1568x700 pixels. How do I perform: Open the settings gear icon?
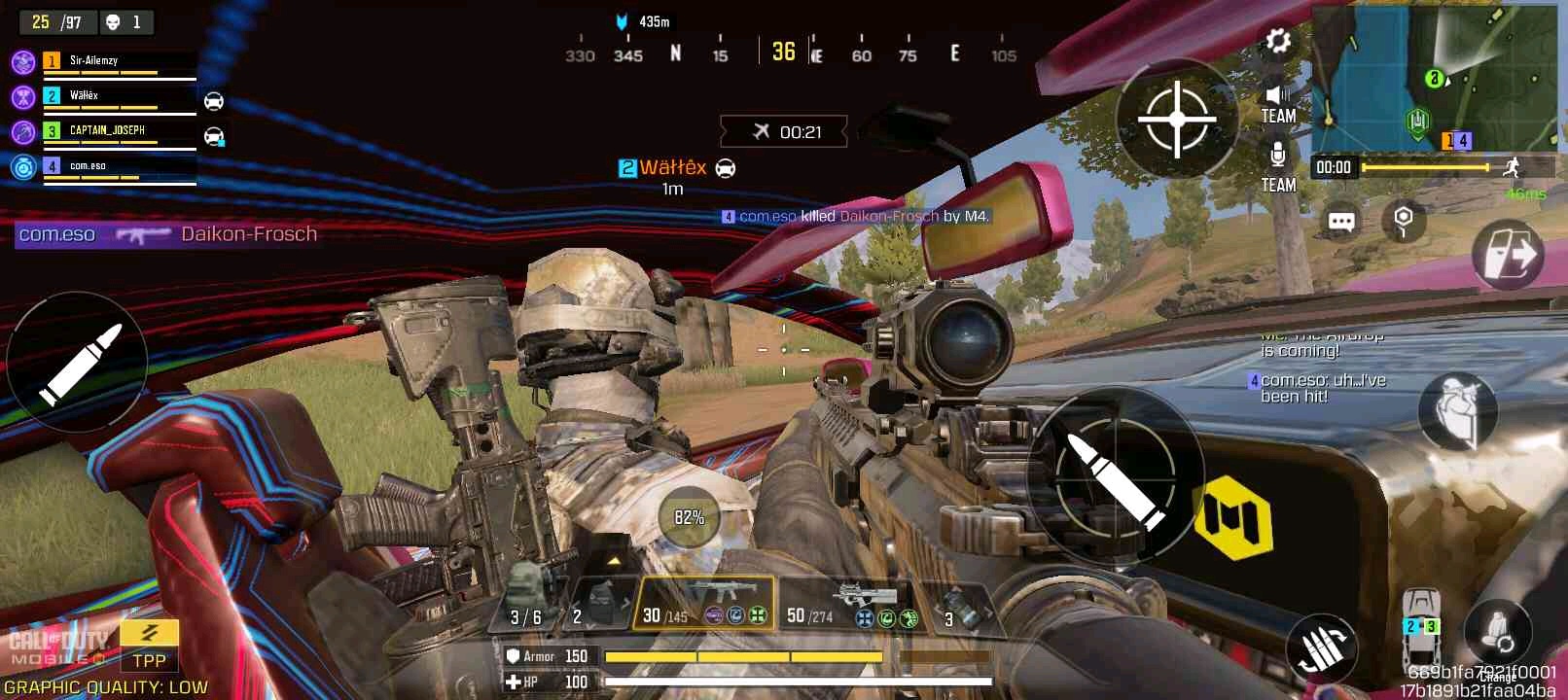[x=1277, y=42]
